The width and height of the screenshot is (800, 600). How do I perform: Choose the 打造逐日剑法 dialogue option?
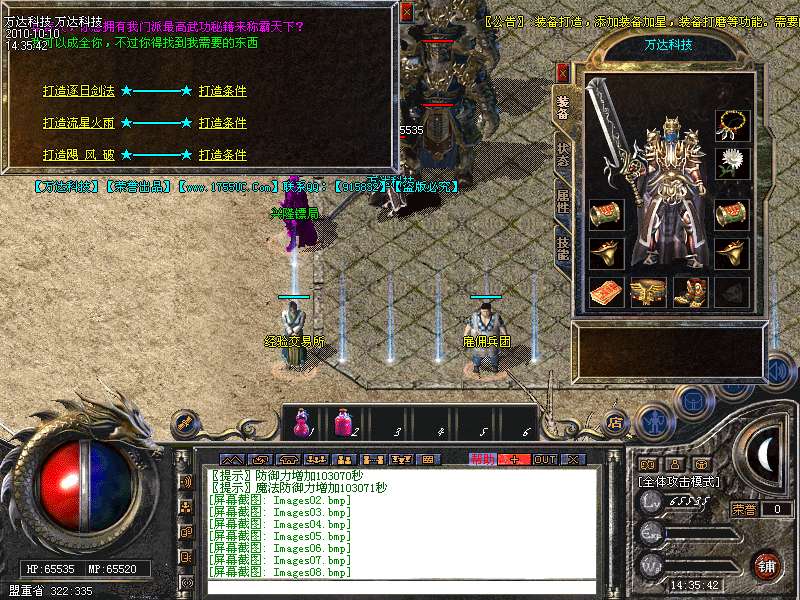(79, 91)
